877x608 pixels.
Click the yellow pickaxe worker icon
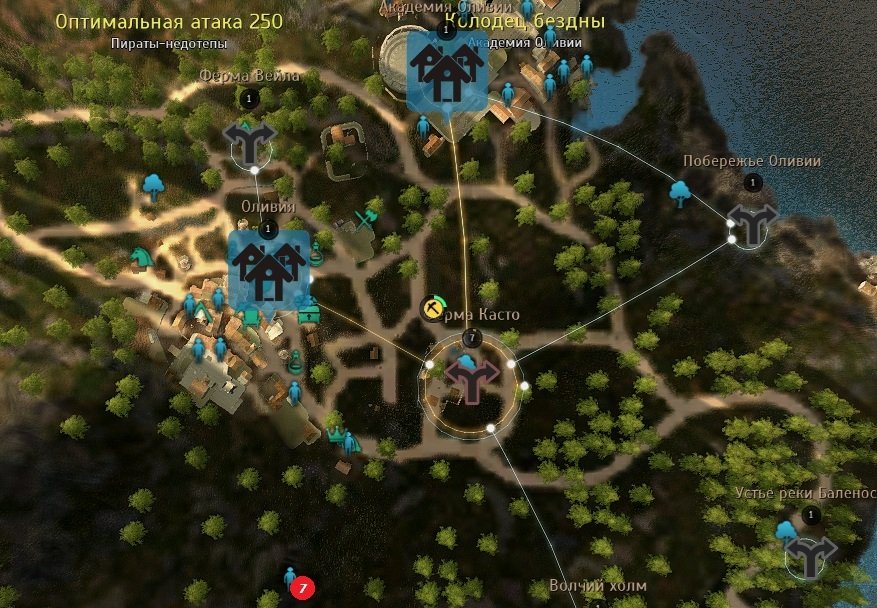tap(433, 308)
